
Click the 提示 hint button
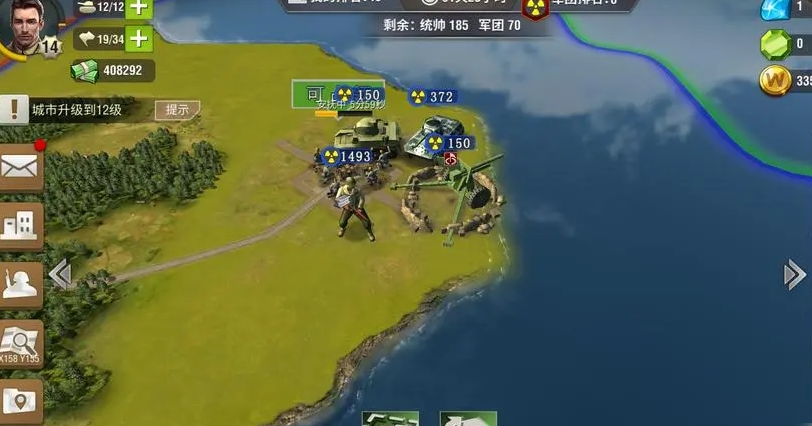[x=177, y=110]
